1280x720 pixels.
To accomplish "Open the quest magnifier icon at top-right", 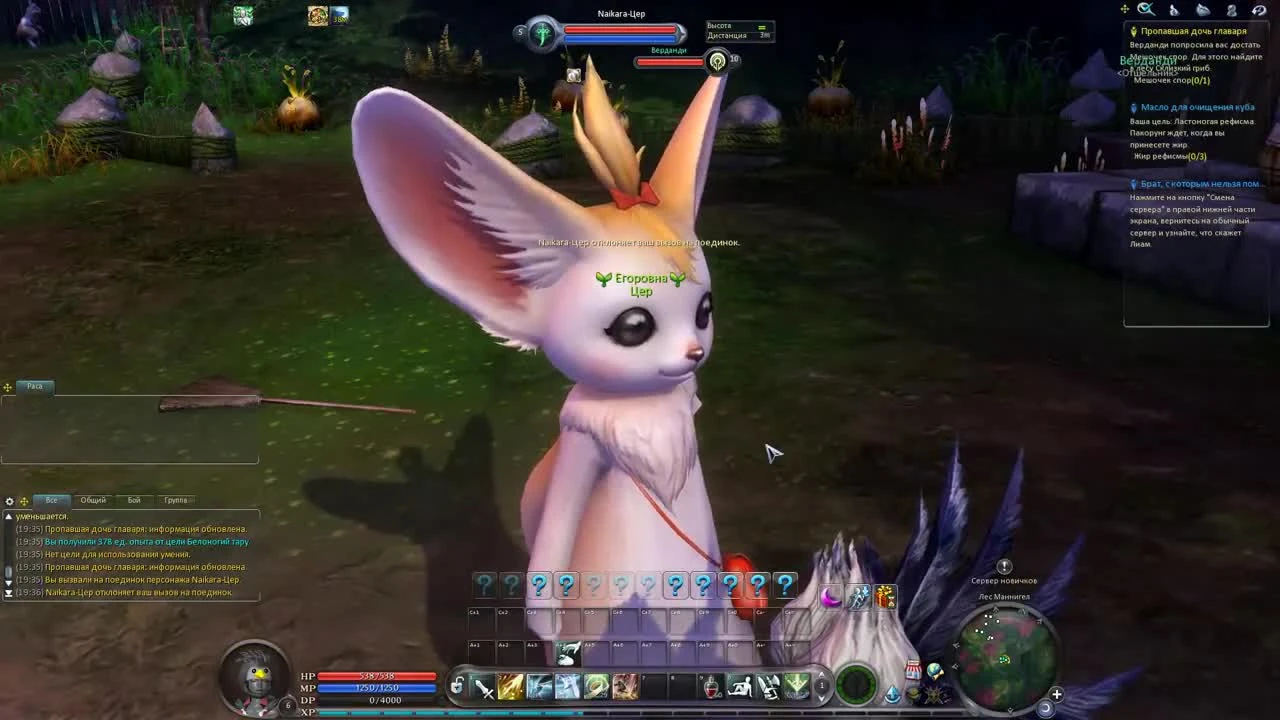I will 1146,9.
